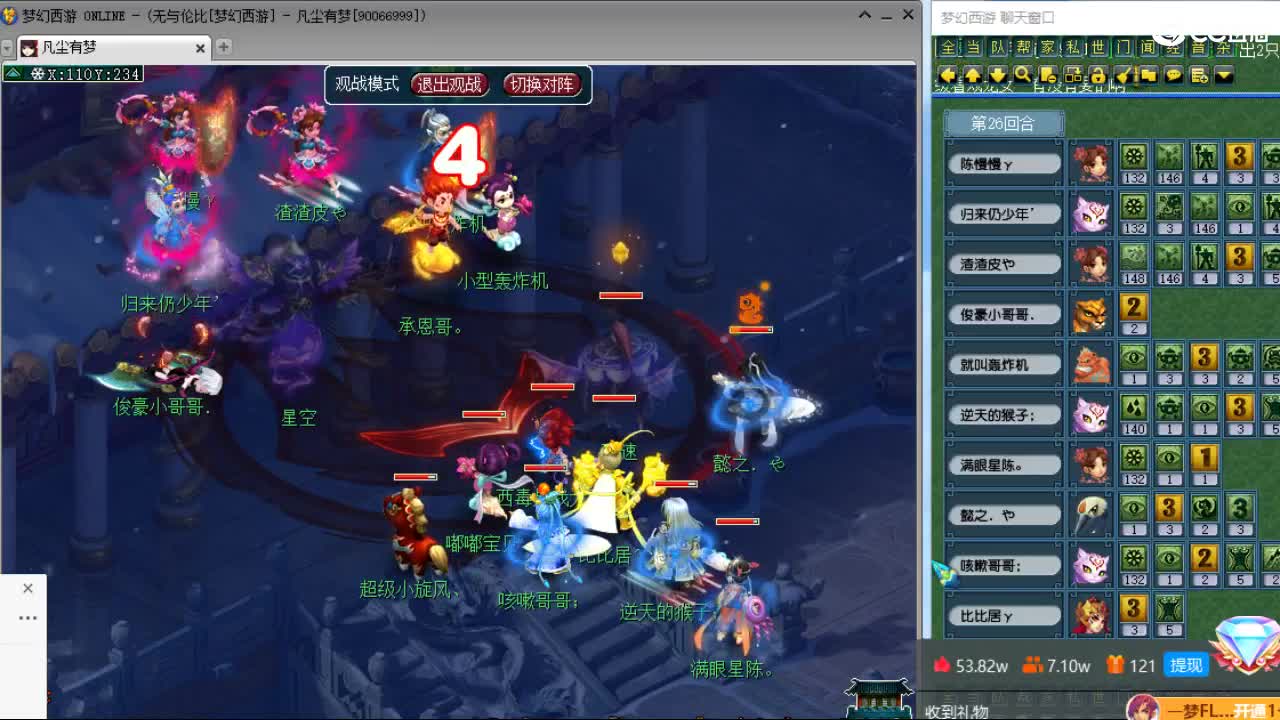Screen dimensions: 1280x720
Task: Toggle the lock icon in the chat toolbar
Action: (x=1099, y=75)
